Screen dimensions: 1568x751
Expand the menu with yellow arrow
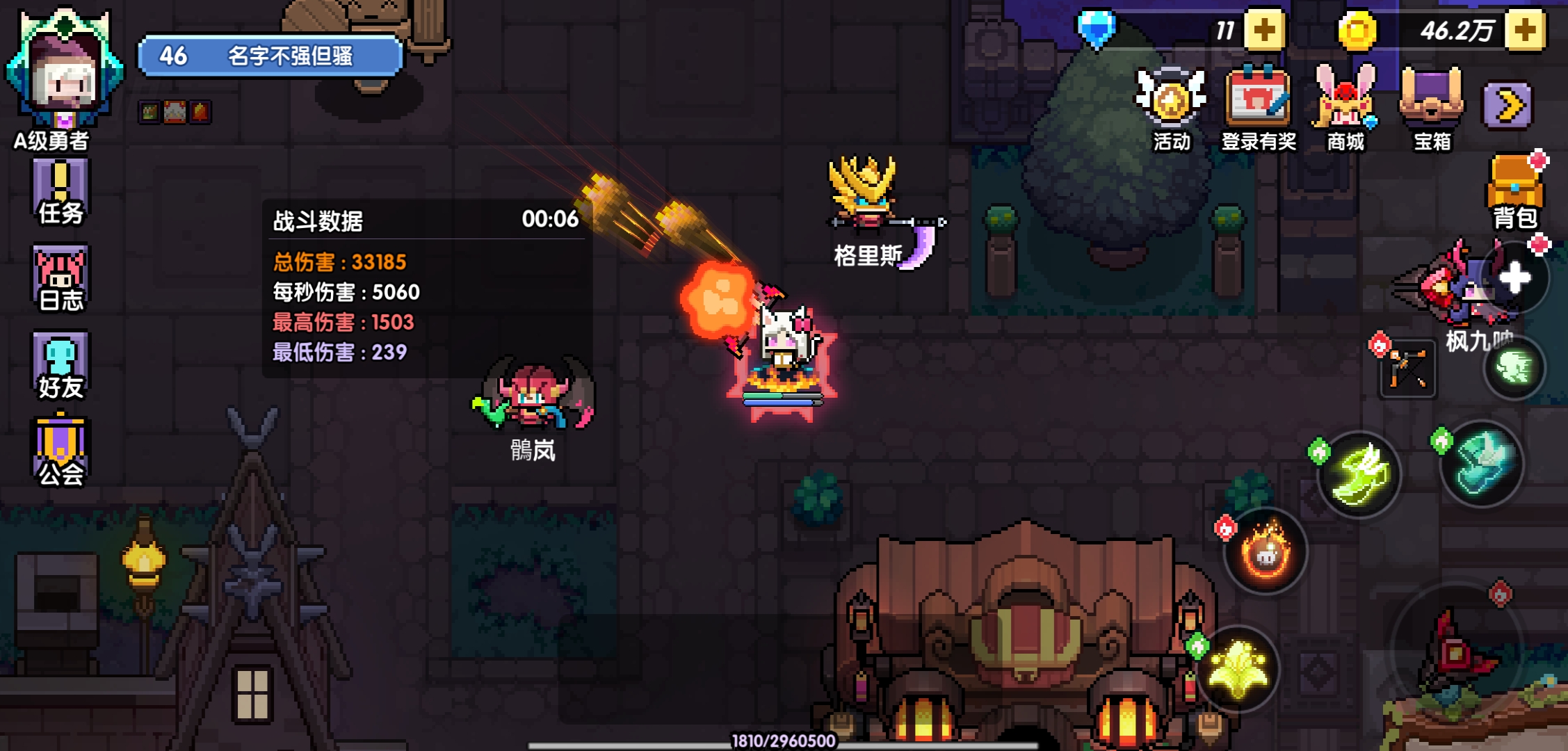click(x=1507, y=106)
